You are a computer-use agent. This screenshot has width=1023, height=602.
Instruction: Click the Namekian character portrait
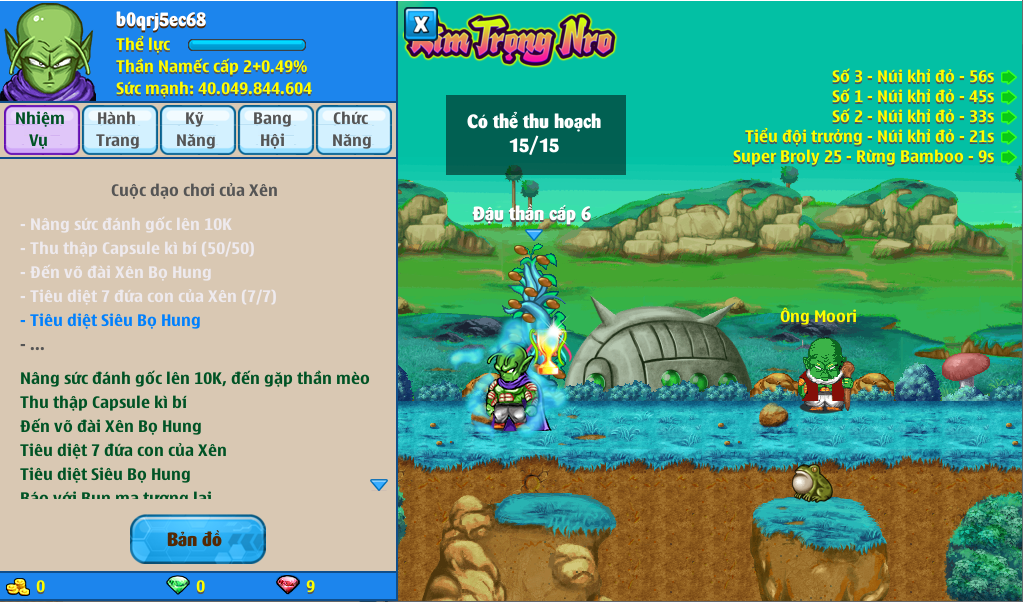[48, 51]
